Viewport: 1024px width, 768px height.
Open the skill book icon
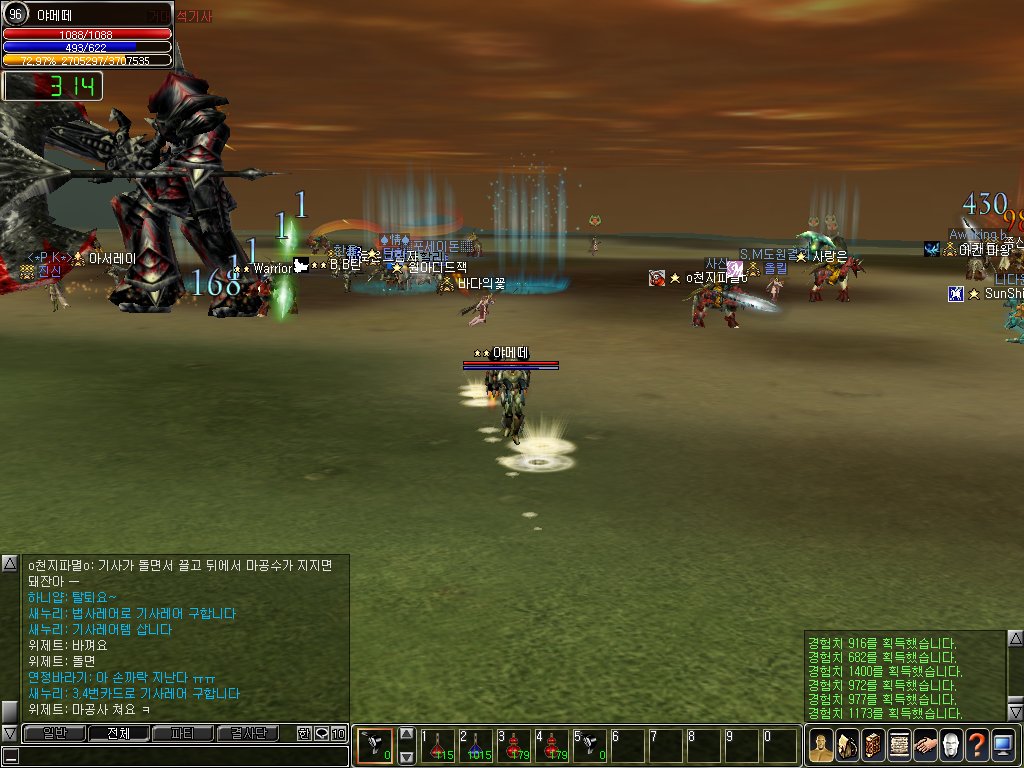pos(872,746)
